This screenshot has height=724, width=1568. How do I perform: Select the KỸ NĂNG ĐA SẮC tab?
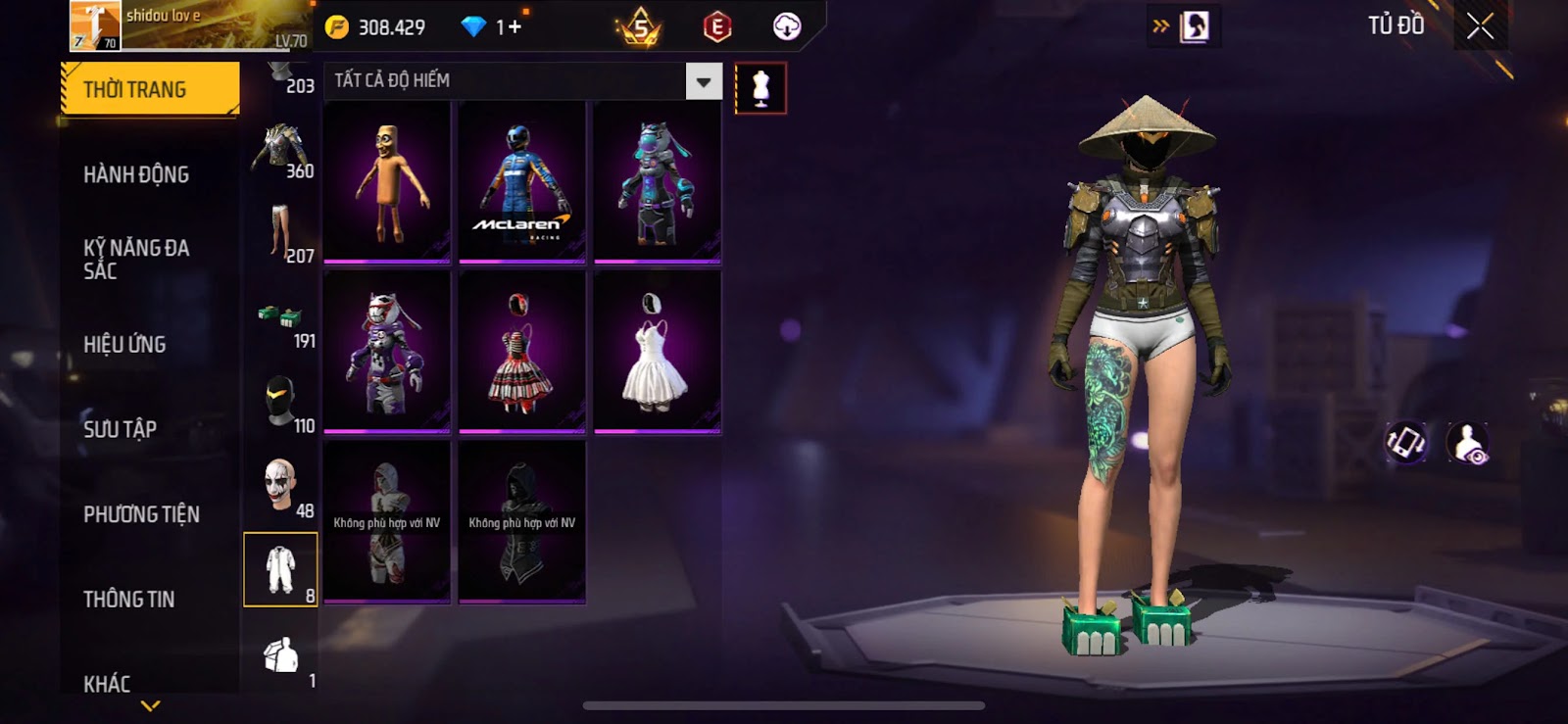(x=136, y=259)
